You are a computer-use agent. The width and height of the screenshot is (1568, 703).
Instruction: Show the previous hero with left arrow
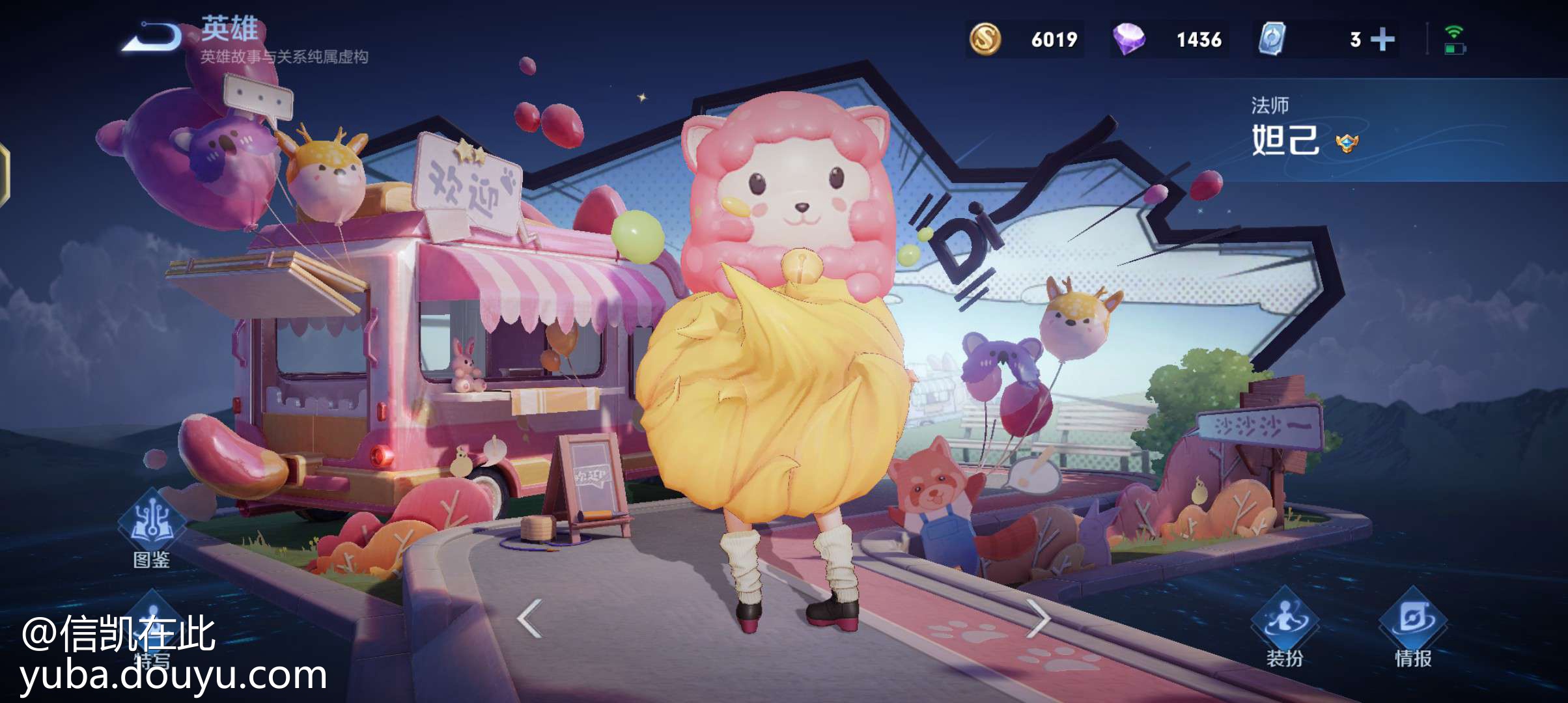tap(530, 618)
